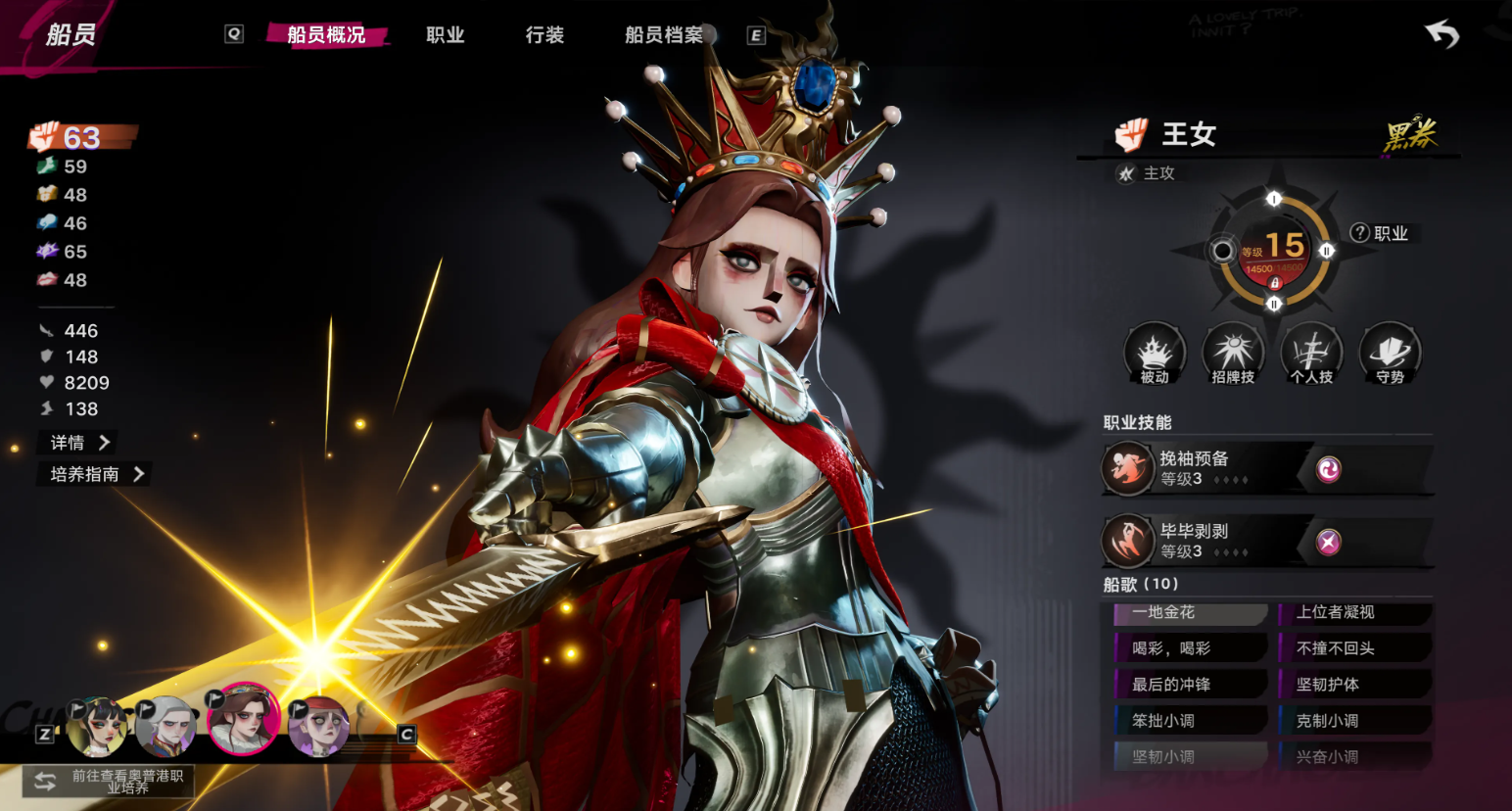Click 前往查看奥普港职业培养 button
Image resolution: width=1512 pixels, height=811 pixels.
coord(109,782)
